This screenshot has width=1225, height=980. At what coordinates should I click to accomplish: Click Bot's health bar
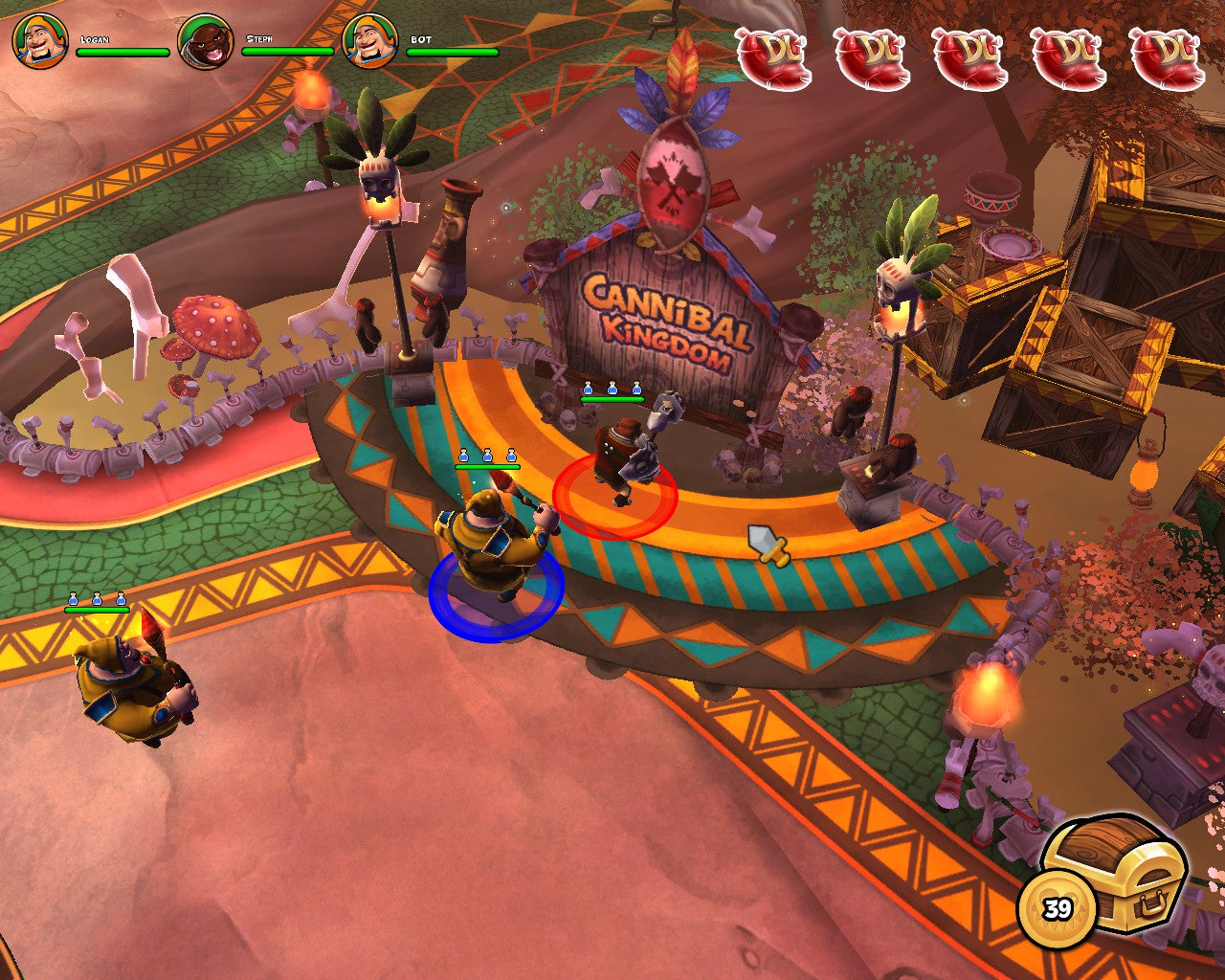point(450,53)
